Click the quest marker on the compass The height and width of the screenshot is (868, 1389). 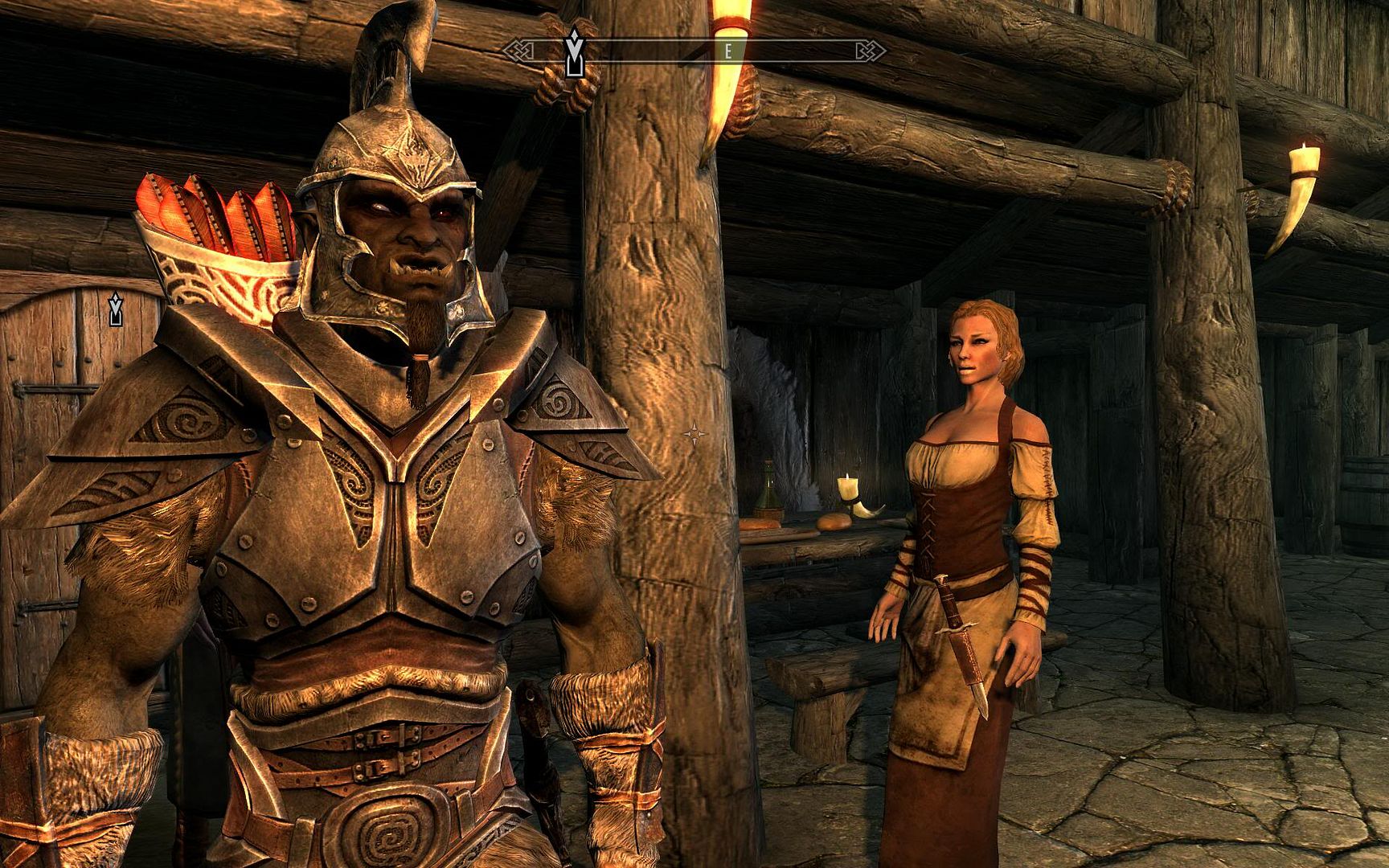pyautogui.click(x=574, y=54)
